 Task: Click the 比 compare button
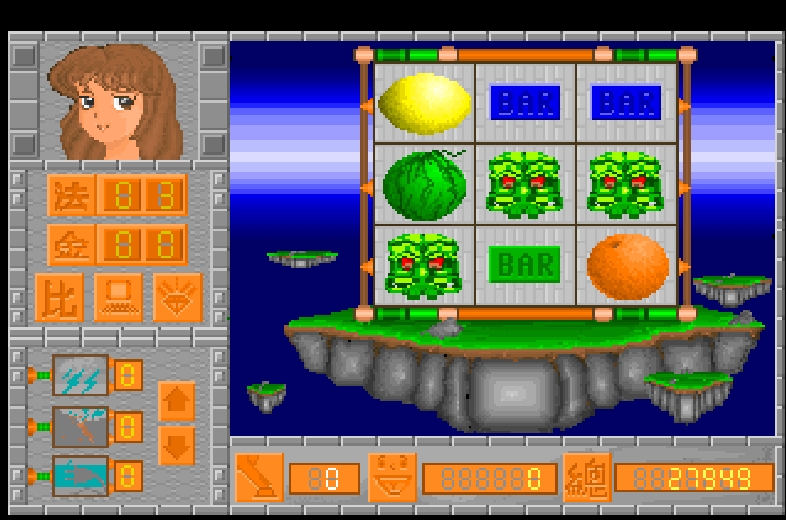(59, 297)
